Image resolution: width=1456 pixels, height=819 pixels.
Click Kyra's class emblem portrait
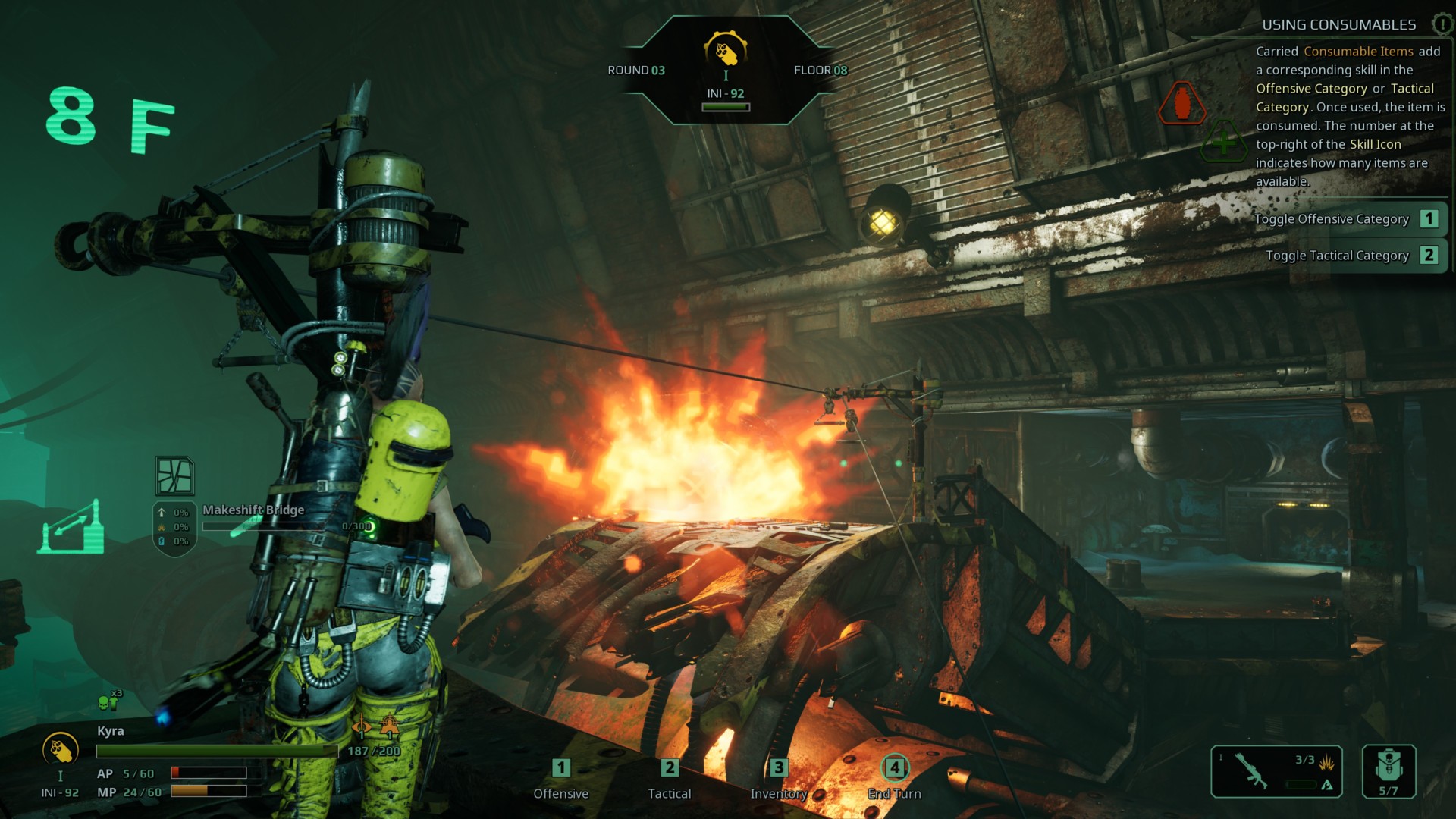61,750
